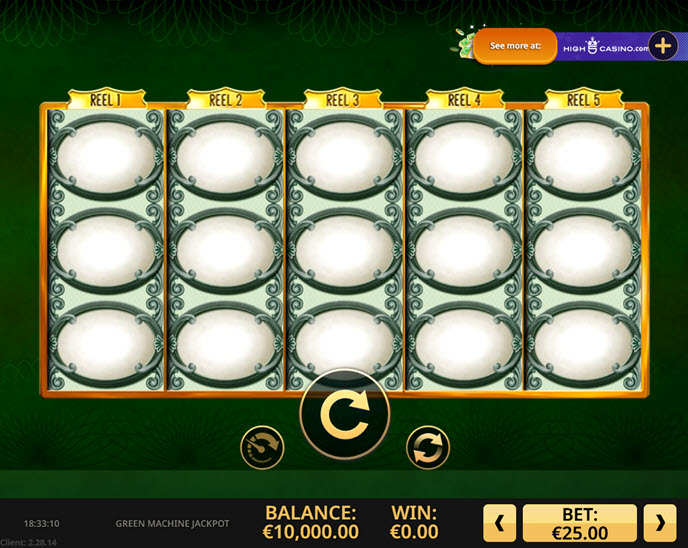Open the autoplay cycling arrows button

pyautogui.click(x=428, y=447)
